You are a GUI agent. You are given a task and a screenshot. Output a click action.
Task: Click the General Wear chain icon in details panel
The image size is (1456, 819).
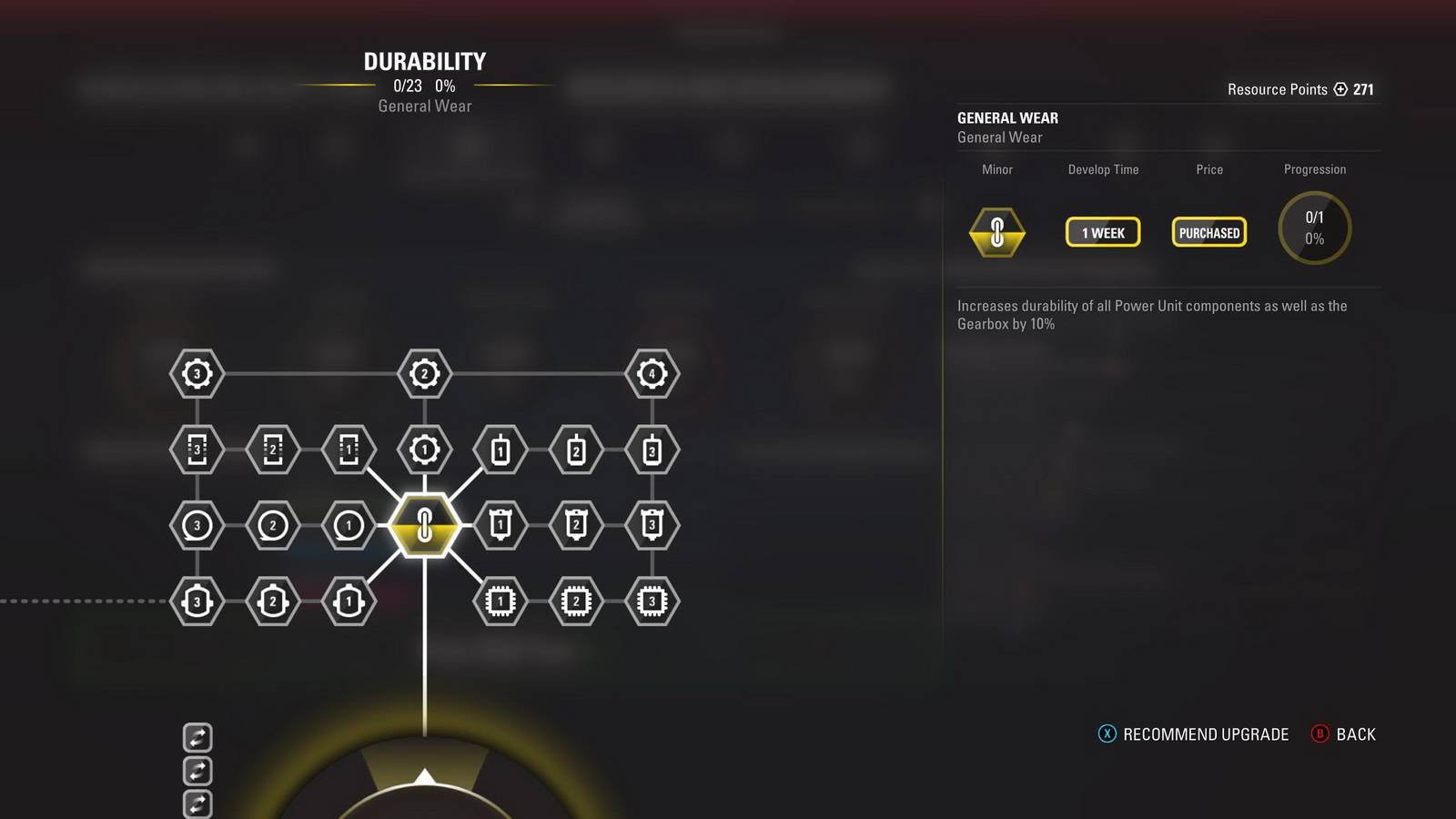point(997,232)
